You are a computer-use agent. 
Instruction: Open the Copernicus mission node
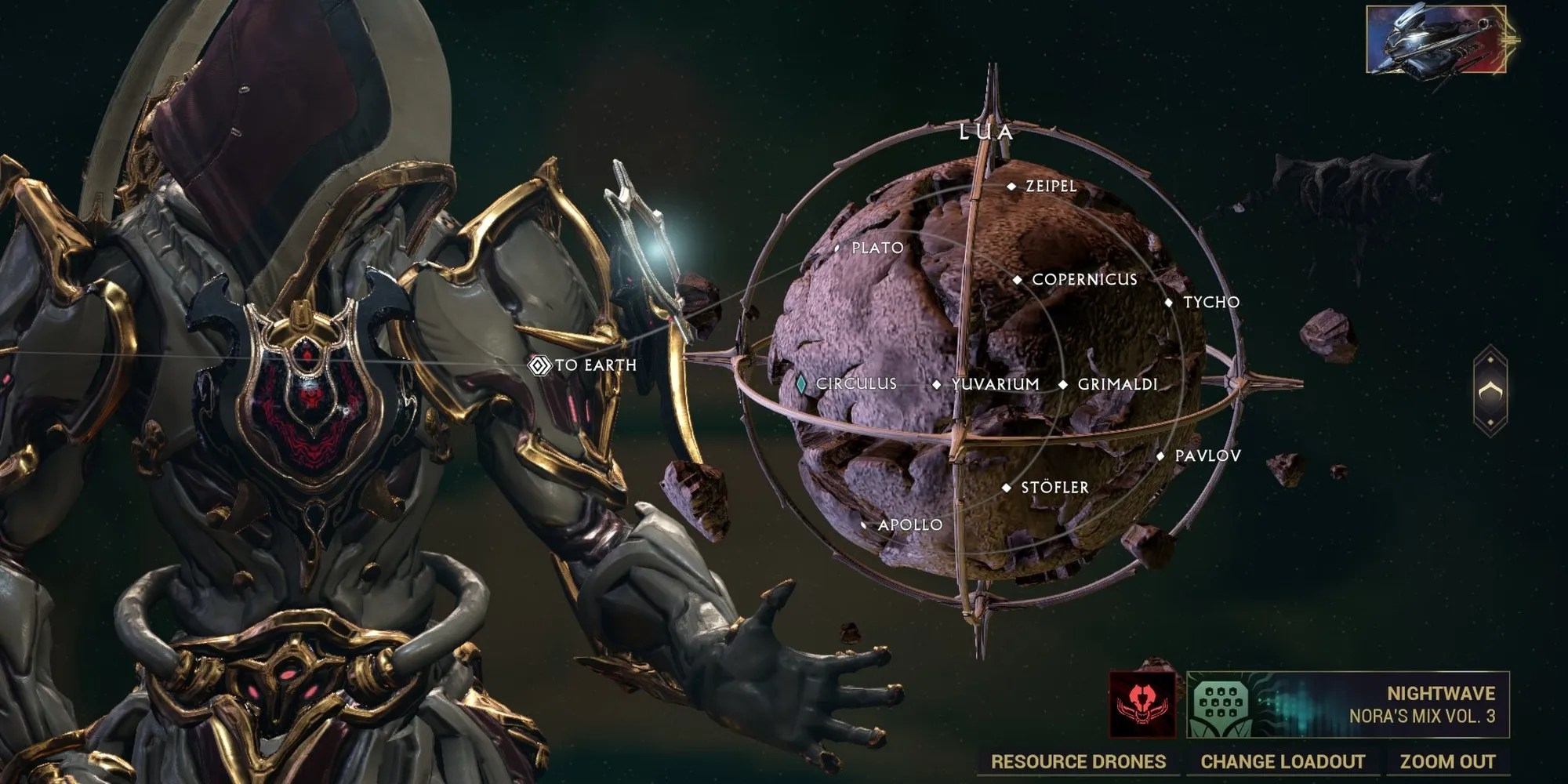(x=1017, y=280)
